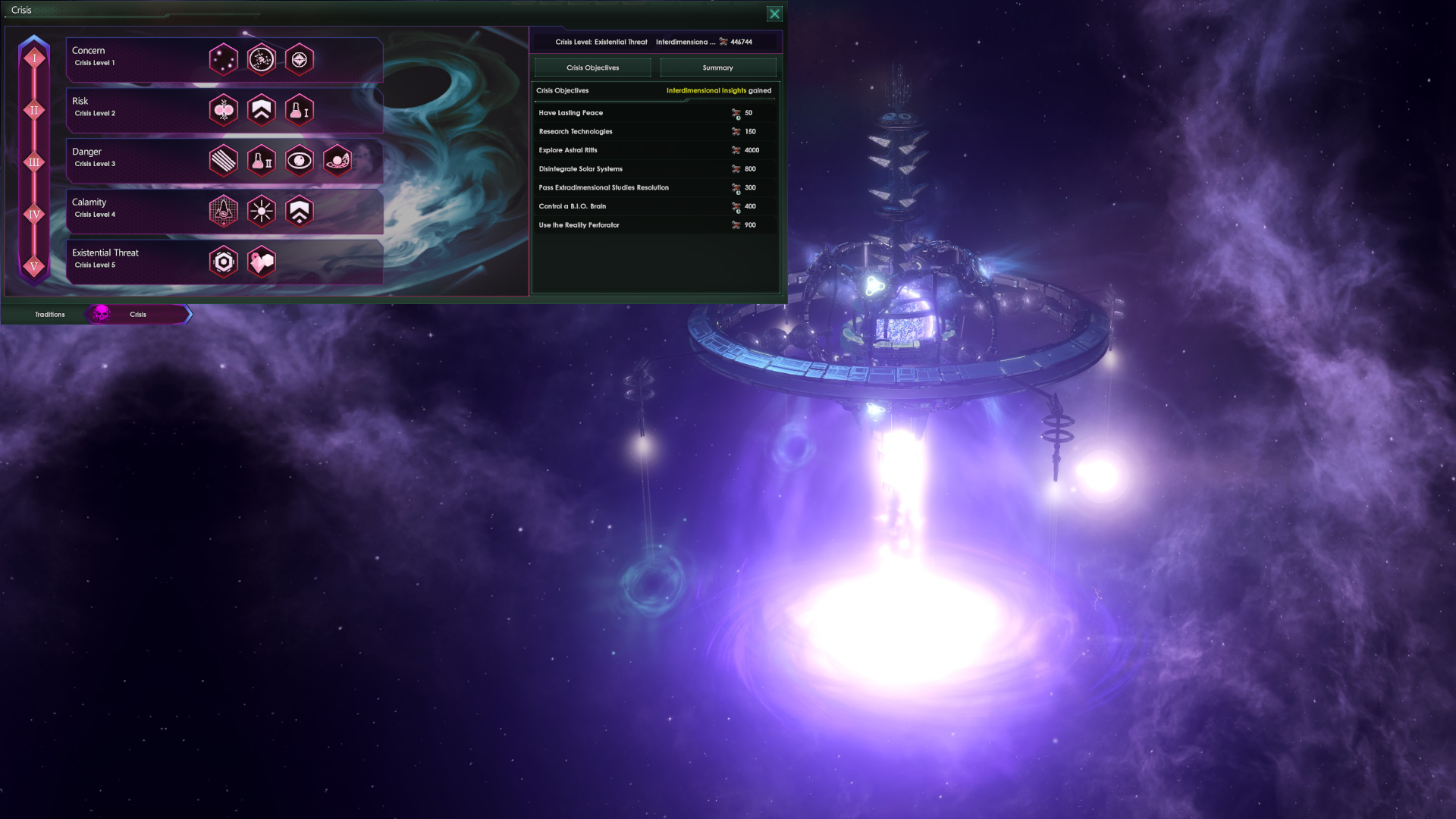Click the Concern level I diamond marker

click(x=34, y=58)
